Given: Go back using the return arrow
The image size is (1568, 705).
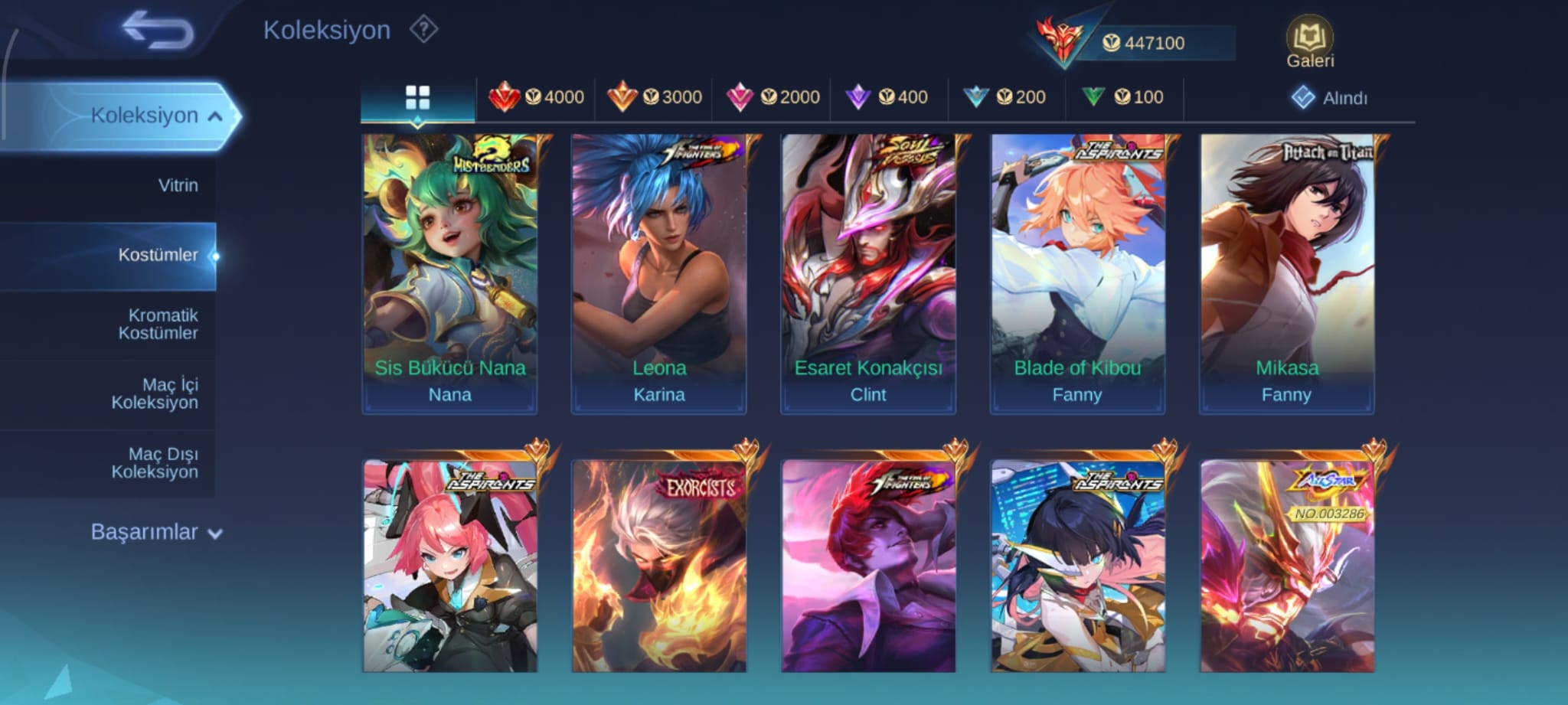Looking at the screenshot, I should pyautogui.click(x=158, y=31).
